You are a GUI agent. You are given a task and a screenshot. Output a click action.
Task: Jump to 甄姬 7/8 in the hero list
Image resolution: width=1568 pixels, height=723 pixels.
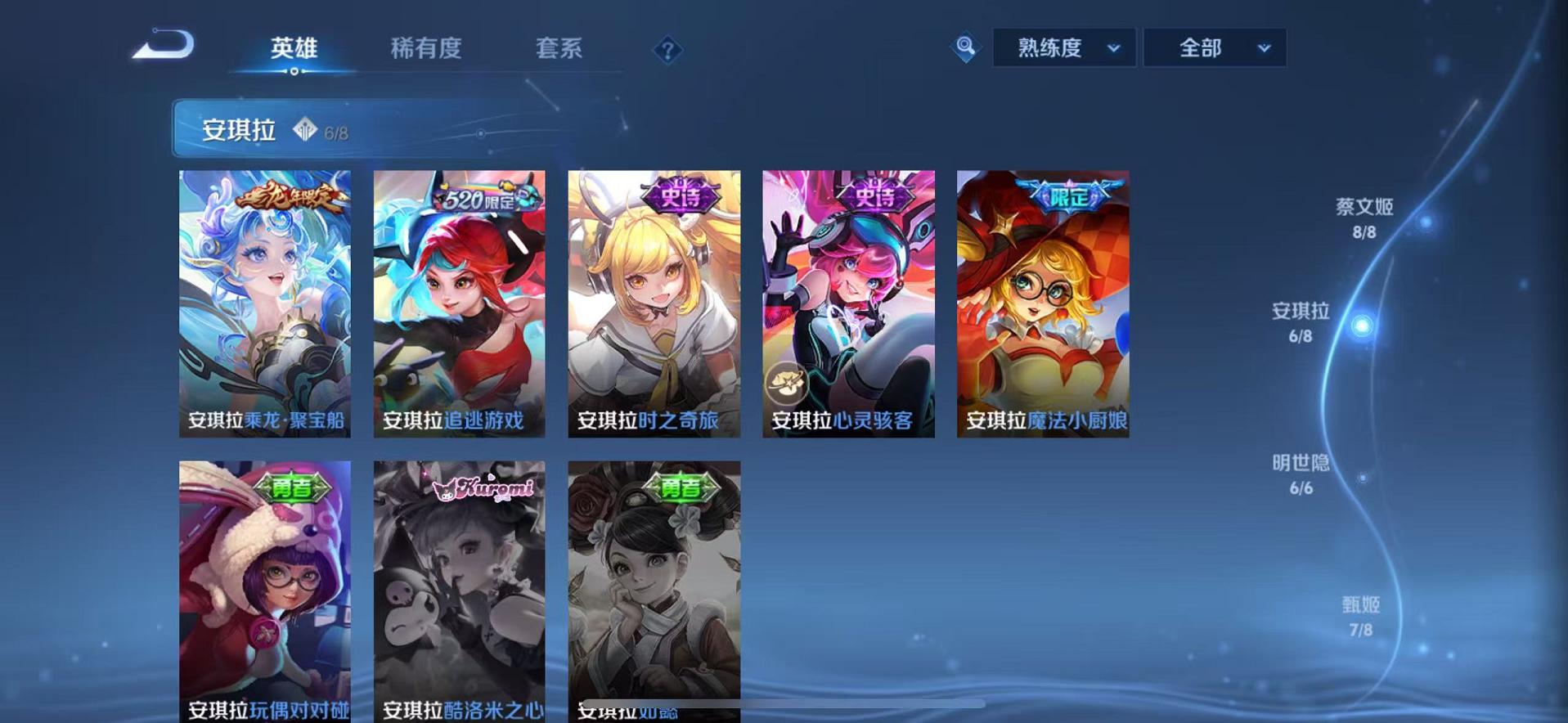pos(1359,615)
